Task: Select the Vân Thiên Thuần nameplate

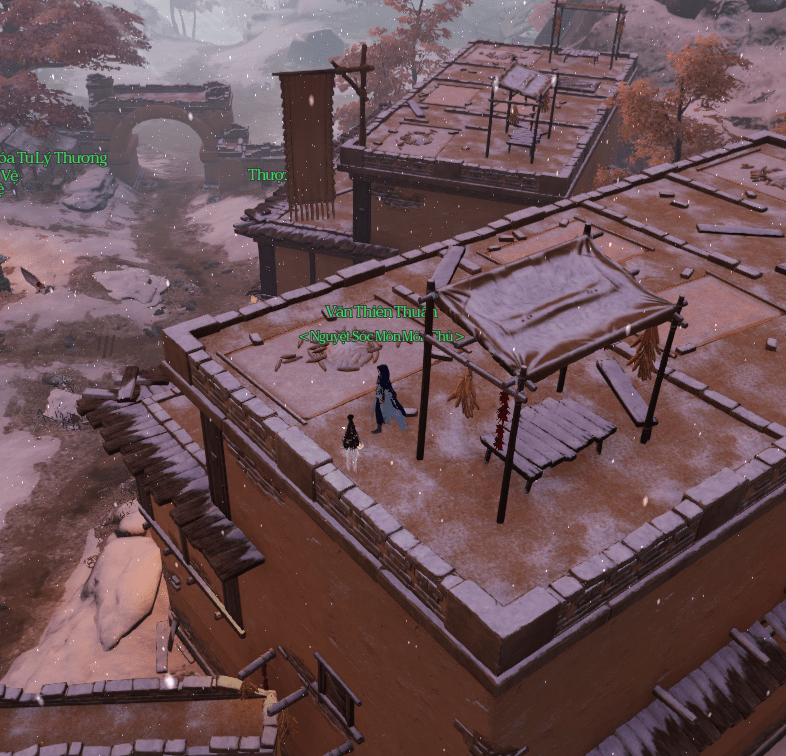Action: (x=381, y=312)
